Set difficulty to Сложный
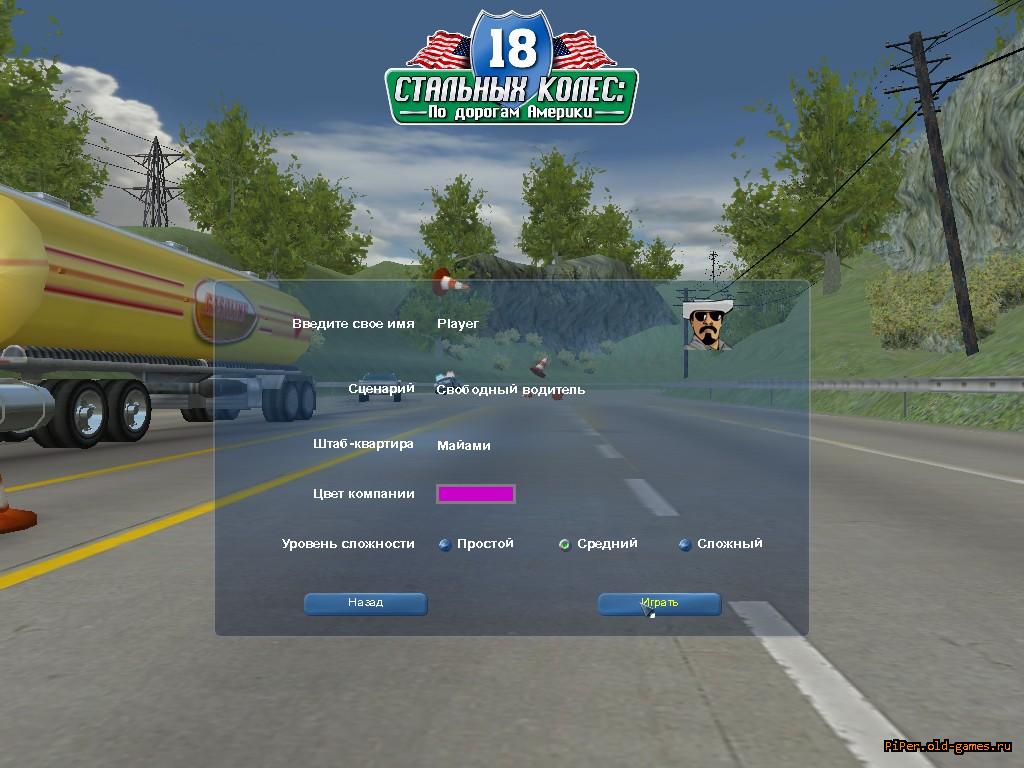Image resolution: width=1024 pixels, height=768 pixels. [x=685, y=544]
